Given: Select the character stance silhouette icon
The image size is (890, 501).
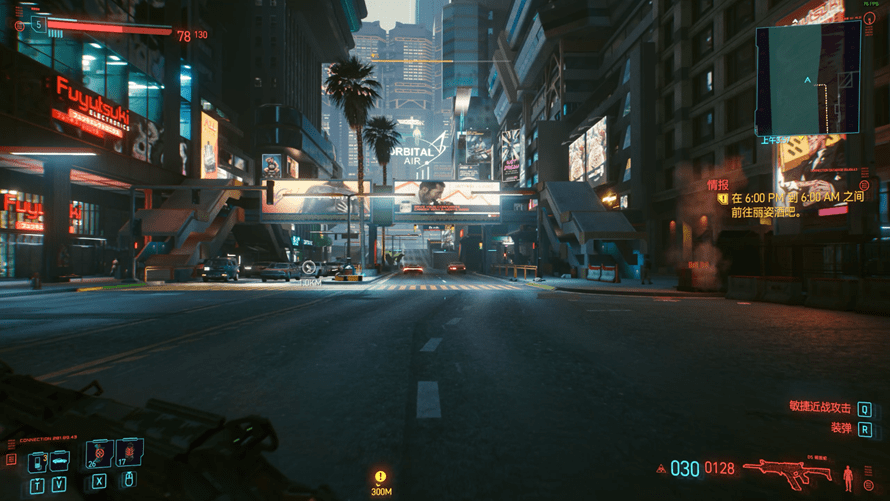Looking at the screenshot, I should coord(849,475).
